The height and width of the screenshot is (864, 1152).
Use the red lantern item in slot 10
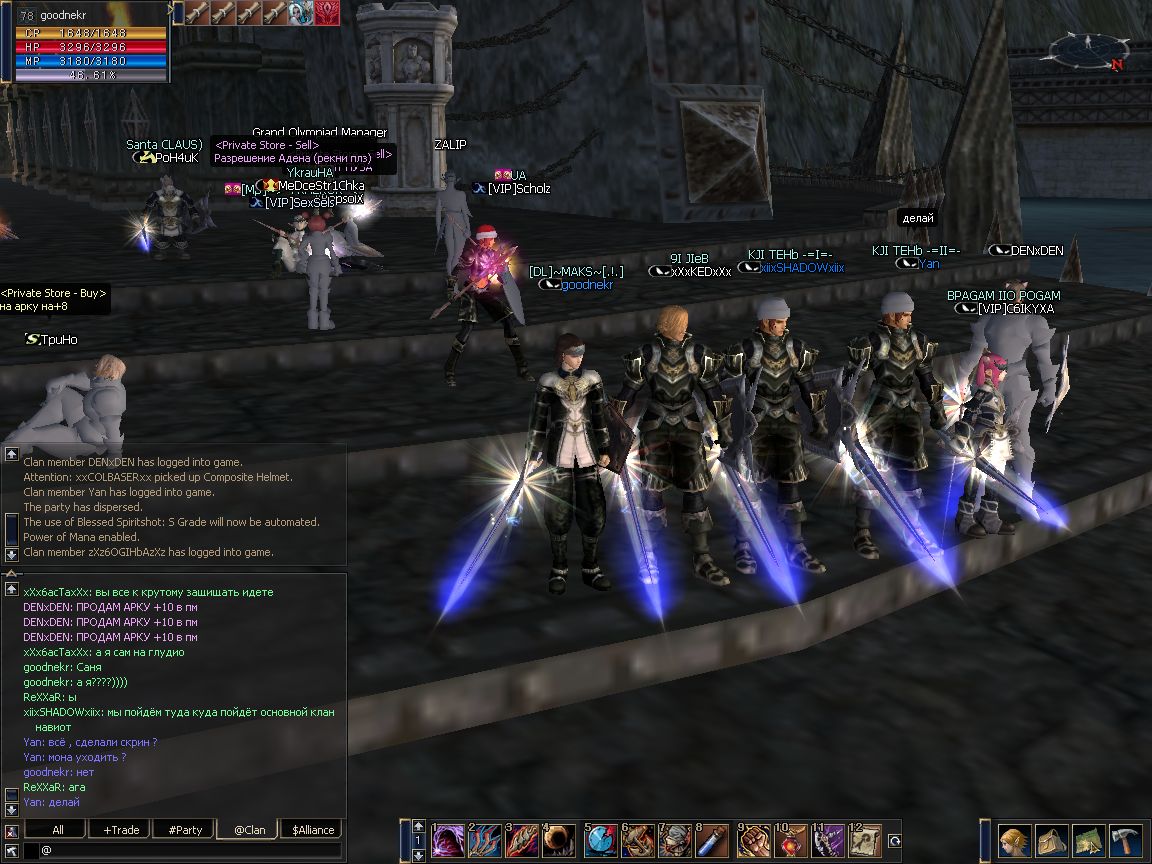[x=791, y=840]
